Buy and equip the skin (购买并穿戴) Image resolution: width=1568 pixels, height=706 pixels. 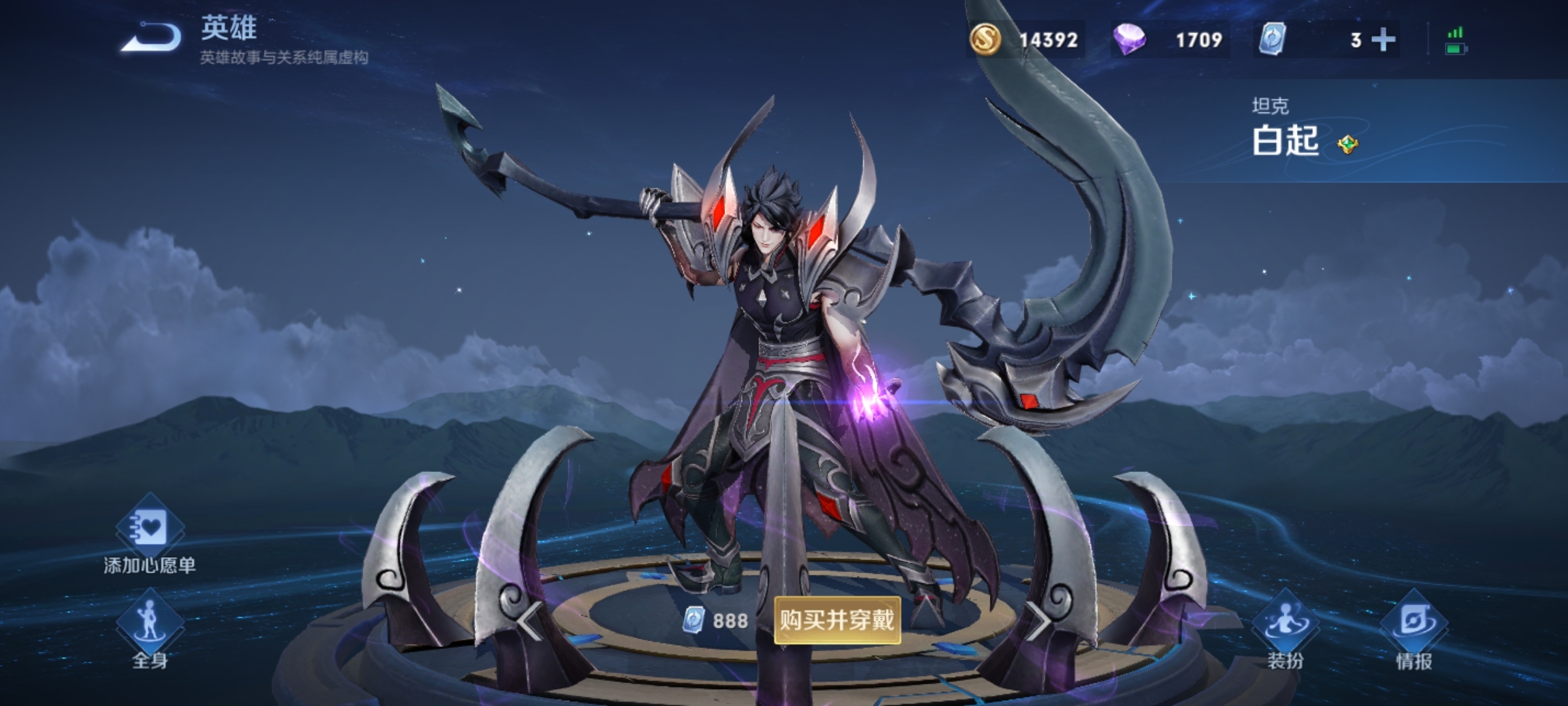837,620
